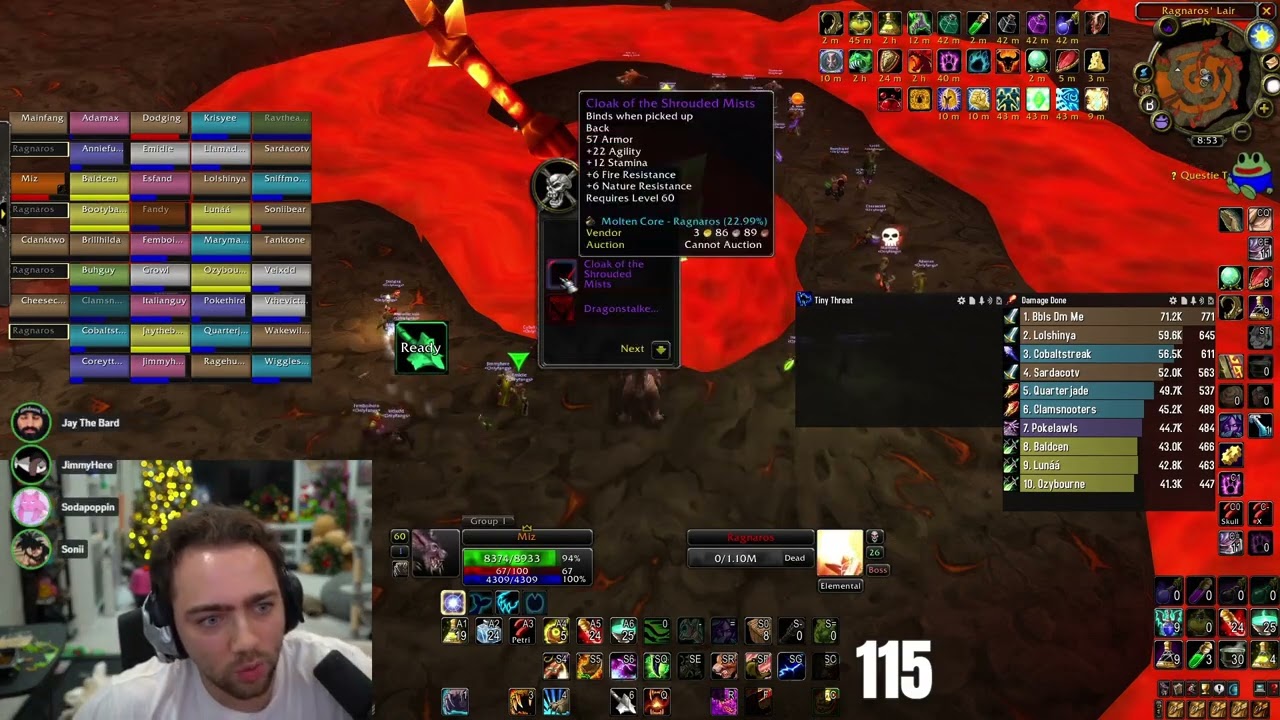Image resolution: width=1280 pixels, height=720 pixels.
Task: Click the gear icon on the Damage Done meter
Action: coord(1172,300)
